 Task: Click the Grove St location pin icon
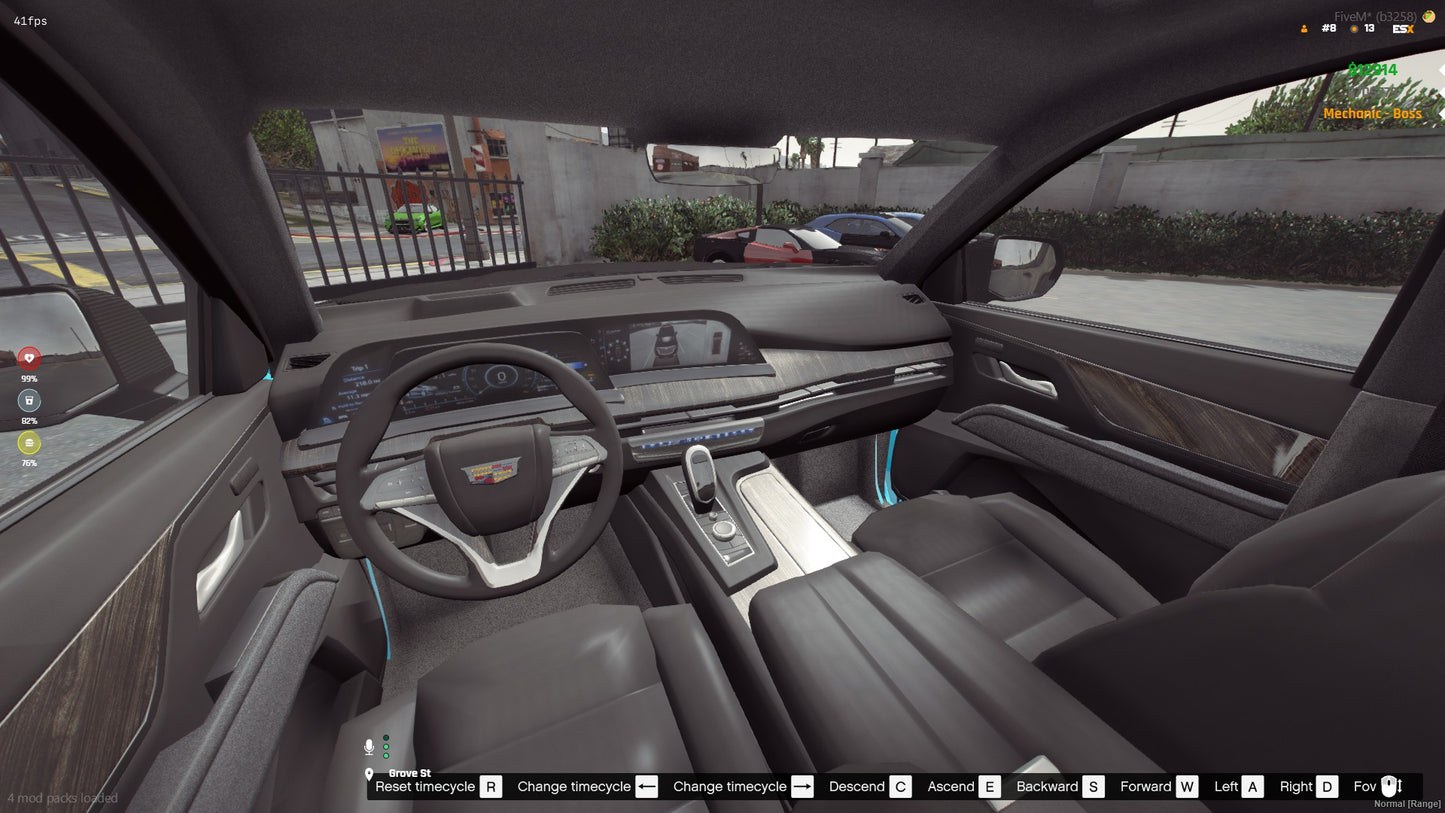[x=370, y=773]
